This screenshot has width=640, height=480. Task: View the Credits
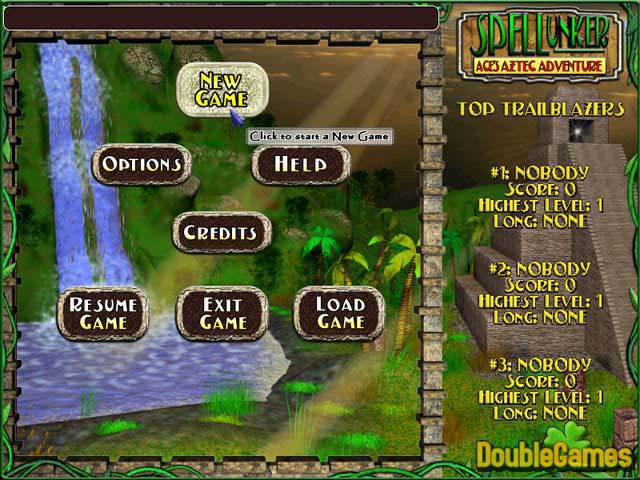tap(221, 233)
